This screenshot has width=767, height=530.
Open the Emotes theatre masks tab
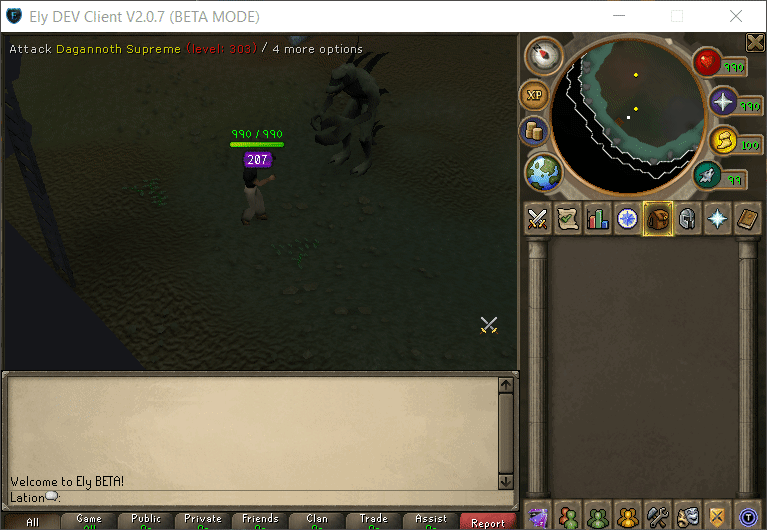point(687,517)
